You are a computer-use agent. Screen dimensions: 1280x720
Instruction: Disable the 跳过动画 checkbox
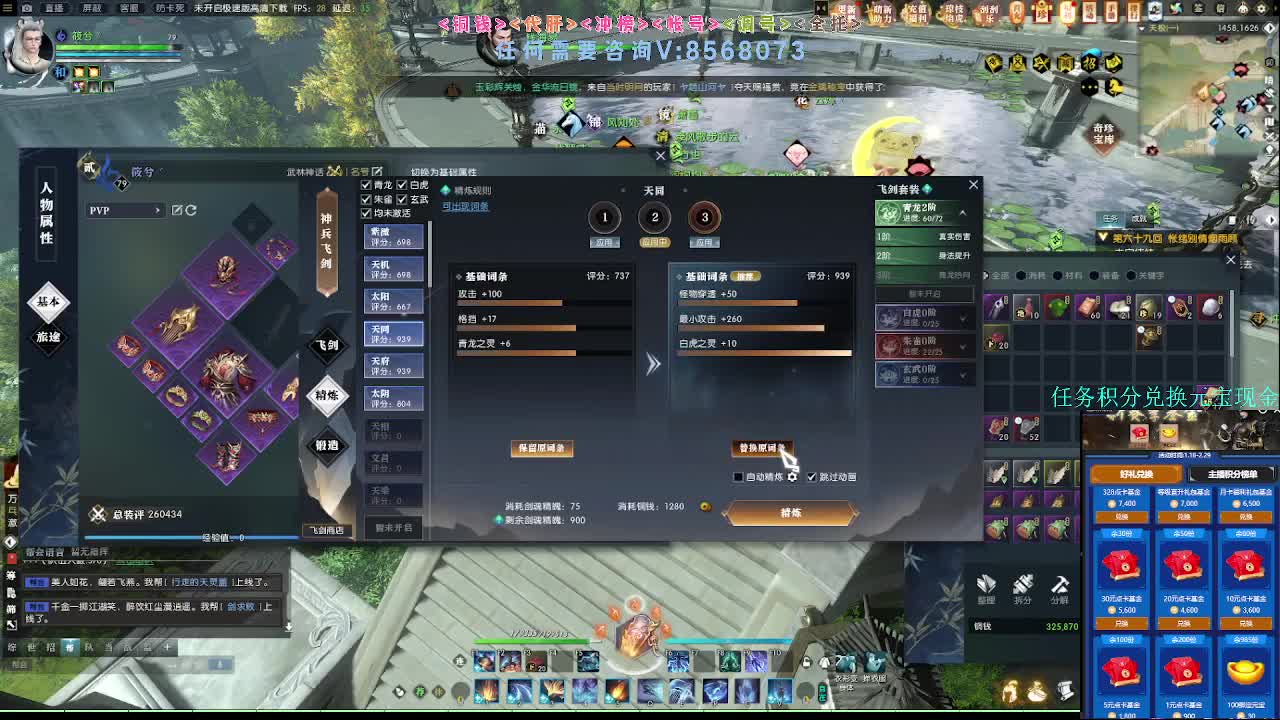[813, 477]
